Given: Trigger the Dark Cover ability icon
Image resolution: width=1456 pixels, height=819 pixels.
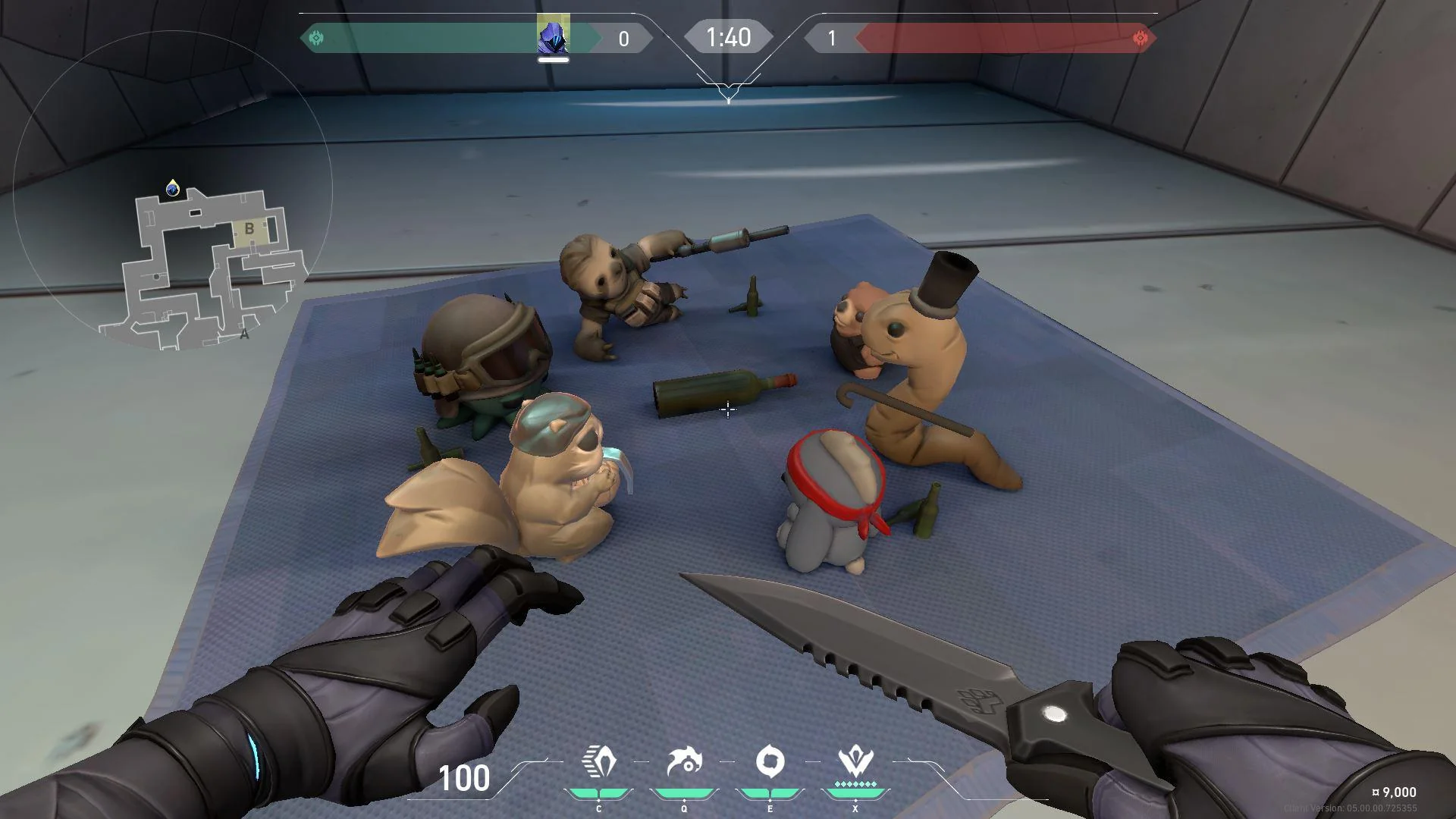Looking at the screenshot, I should [770, 762].
